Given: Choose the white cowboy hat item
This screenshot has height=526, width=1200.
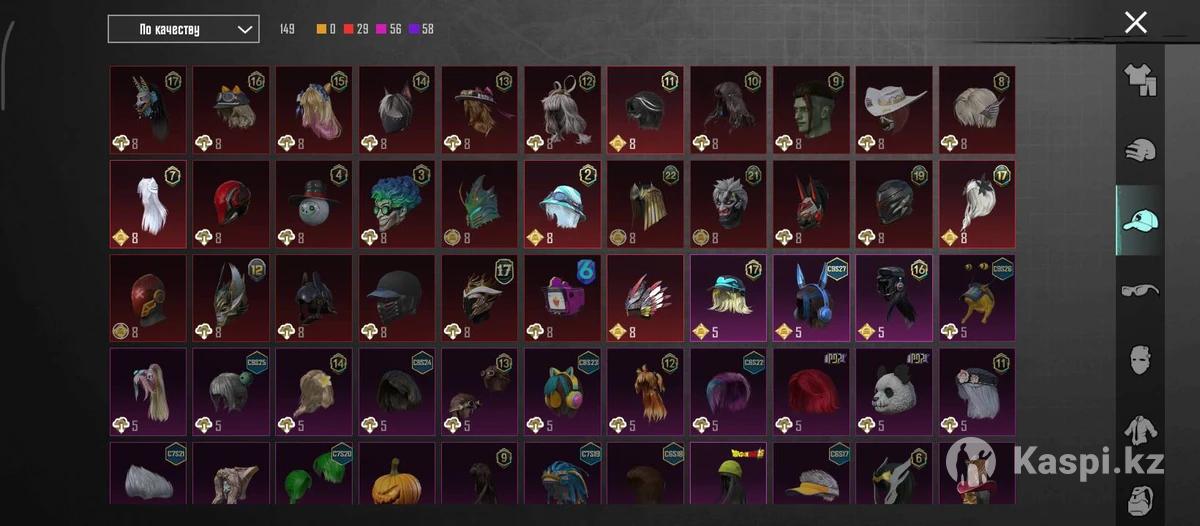Looking at the screenshot, I should (894, 109).
